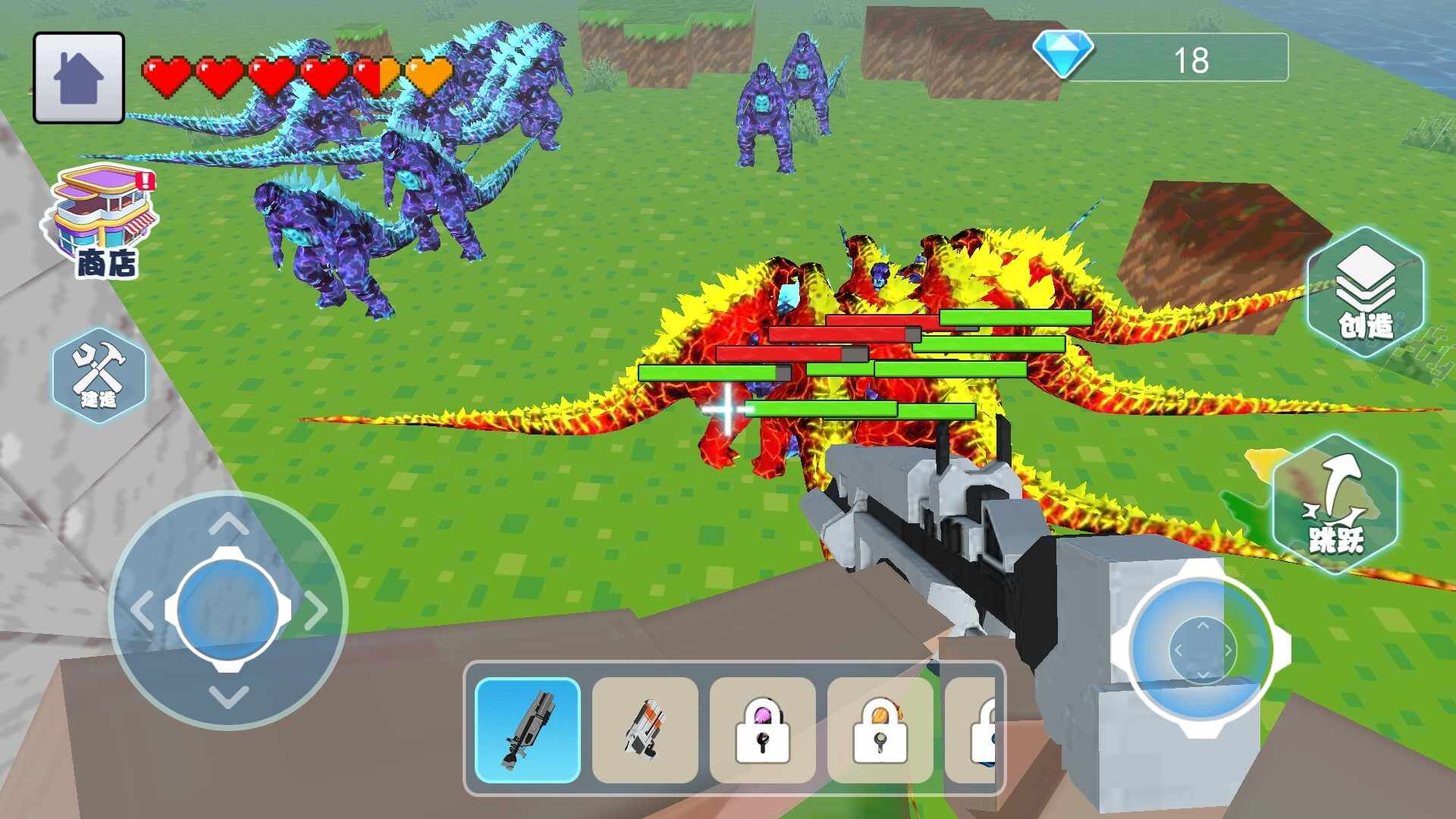Screen dimensions: 1456x819
Task: Click the locked orange item slot
Action: pyautogui.click(x=880, y=730)
